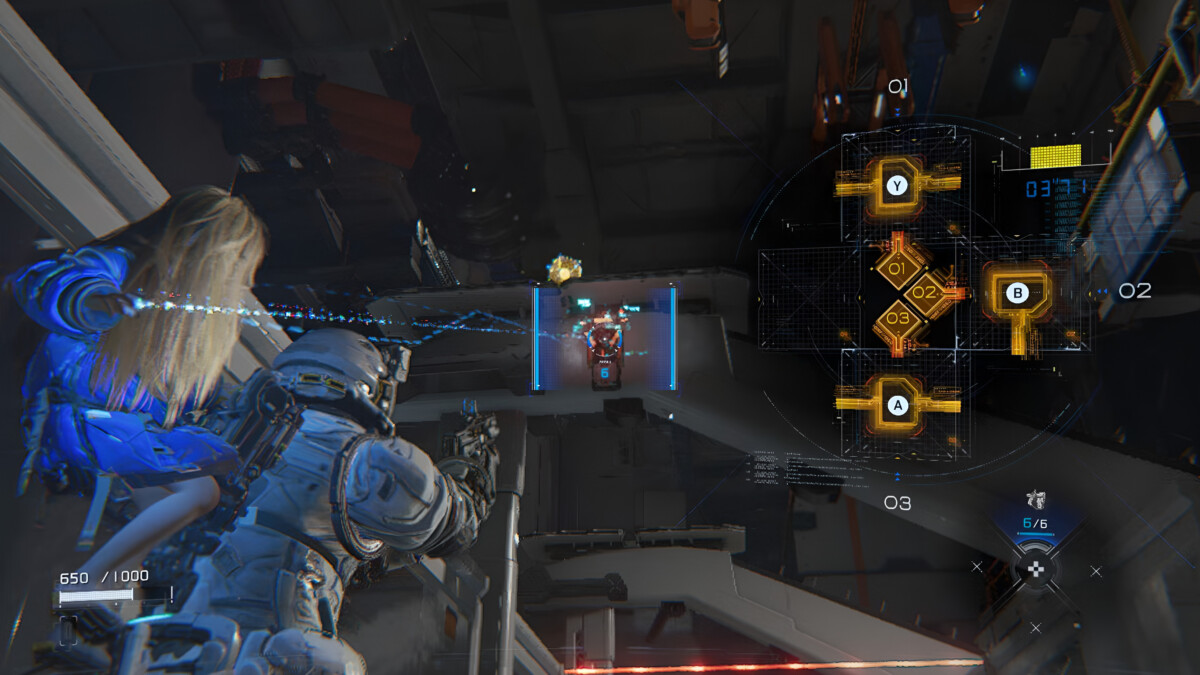Activate the orange diamond node labeled 03
This screenshot has width=1200, height=675.
point(897,319)
